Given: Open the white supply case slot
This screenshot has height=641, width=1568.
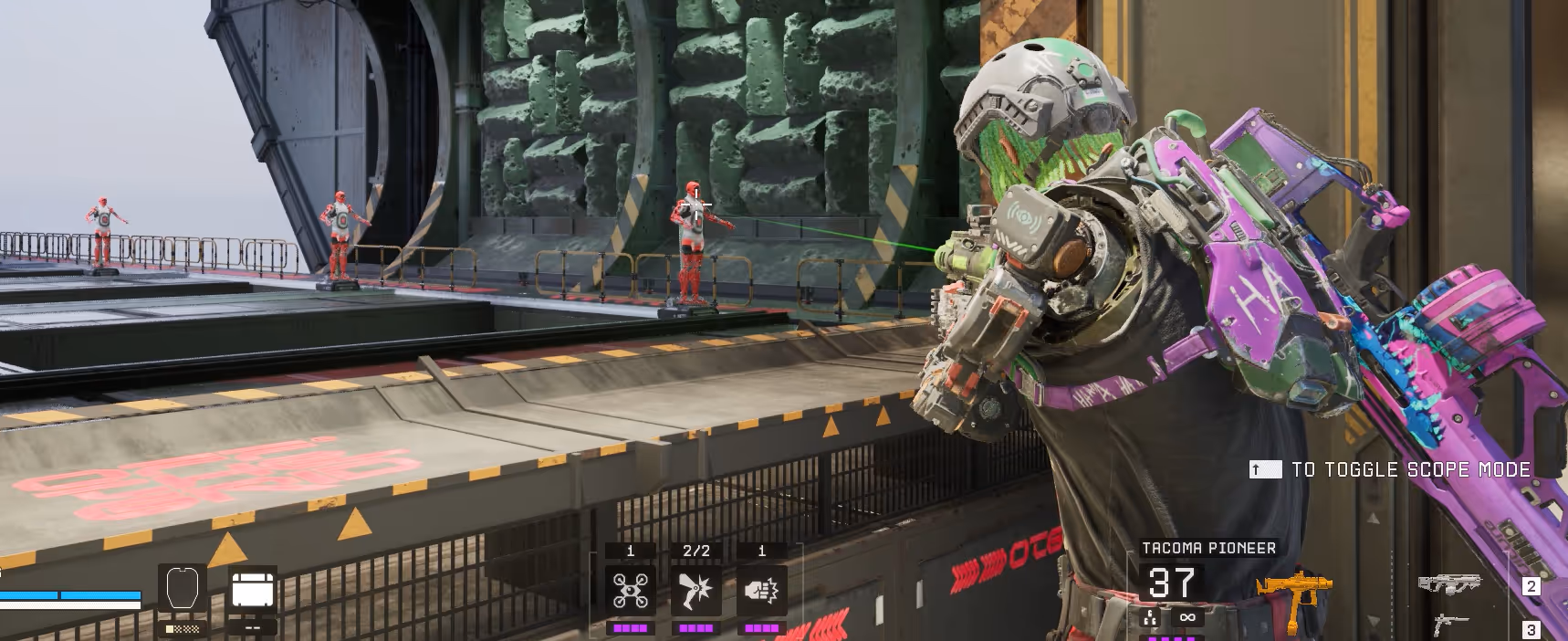Looking at the screenshot, I should (x=253, y=590).
